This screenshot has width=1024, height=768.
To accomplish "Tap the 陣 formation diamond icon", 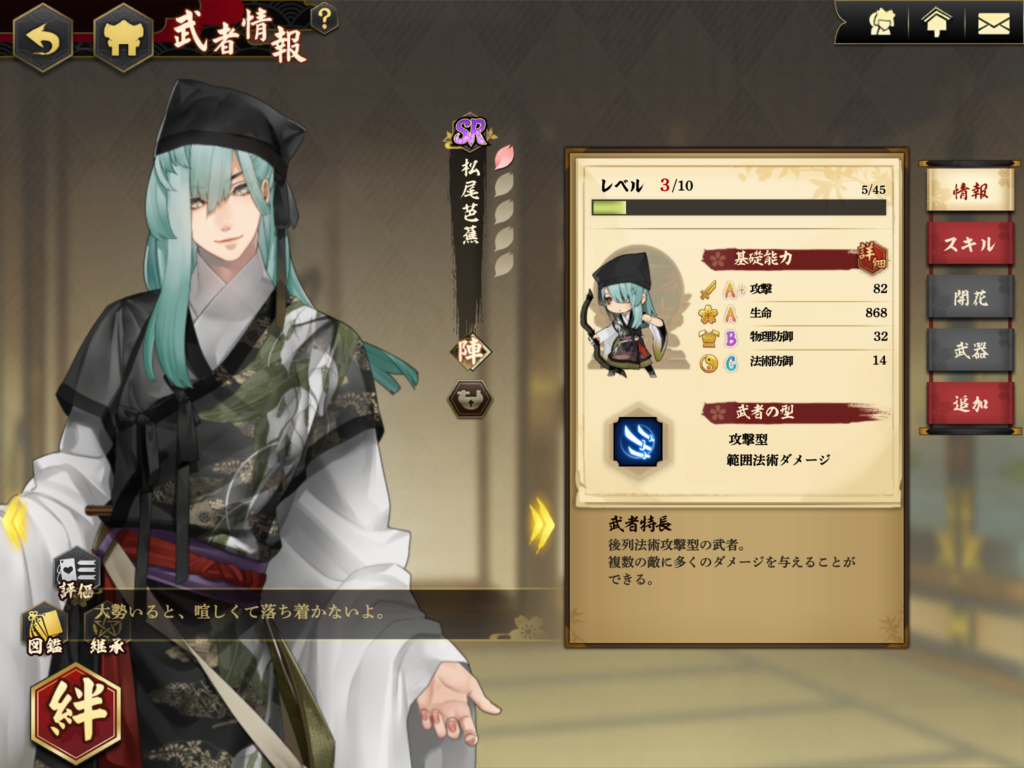I will [x=469, y=351].
